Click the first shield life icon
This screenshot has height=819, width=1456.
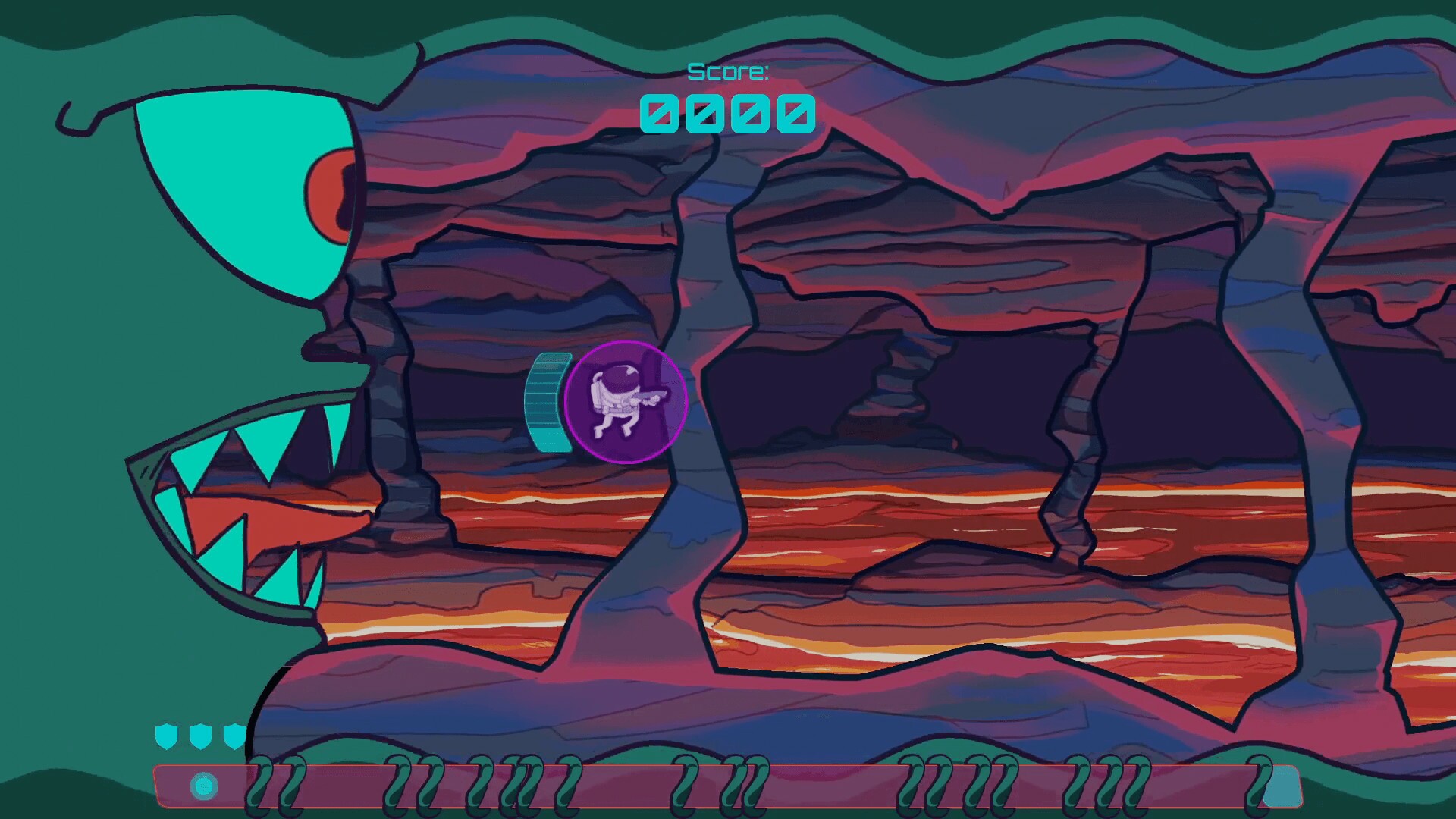tap(166, 736)
